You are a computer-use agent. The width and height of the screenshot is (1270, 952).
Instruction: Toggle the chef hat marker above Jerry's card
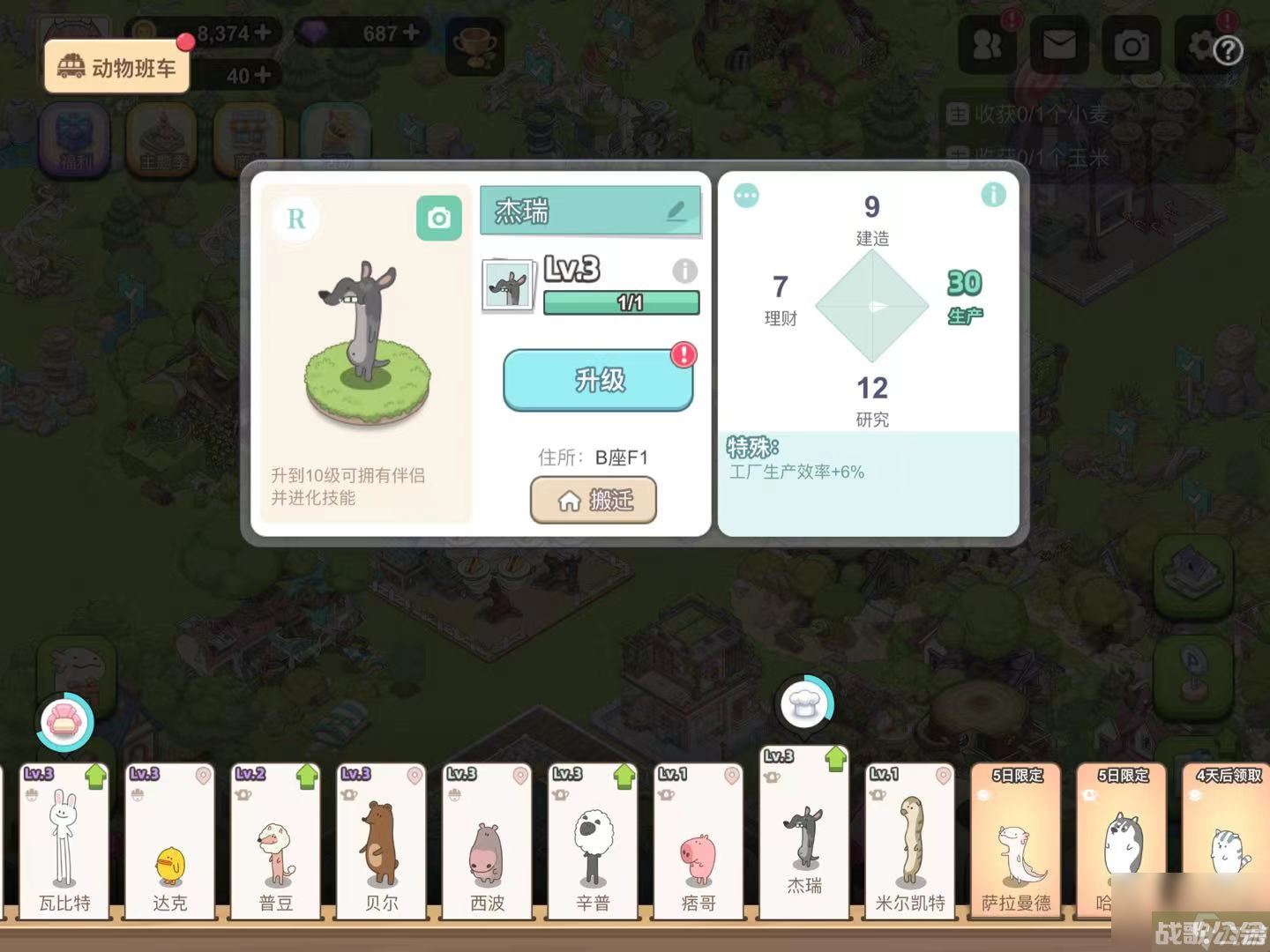804,703
